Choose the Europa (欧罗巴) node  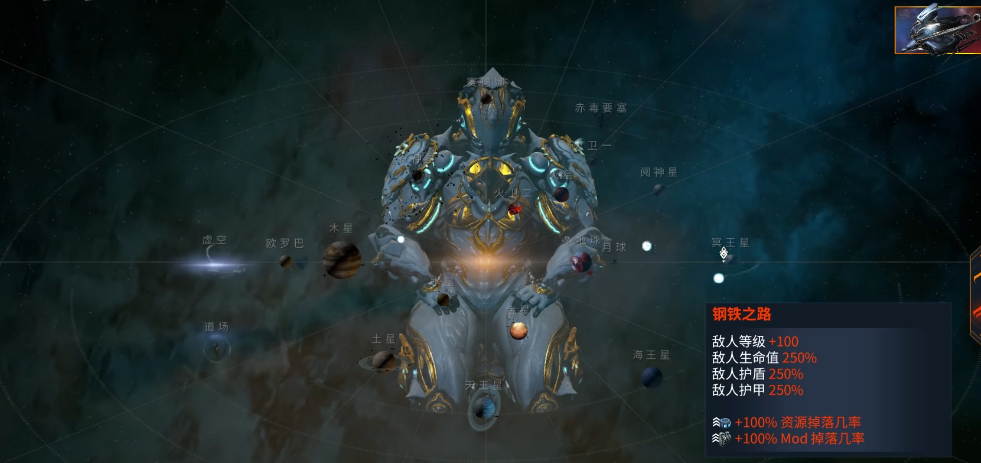point(287,261)
